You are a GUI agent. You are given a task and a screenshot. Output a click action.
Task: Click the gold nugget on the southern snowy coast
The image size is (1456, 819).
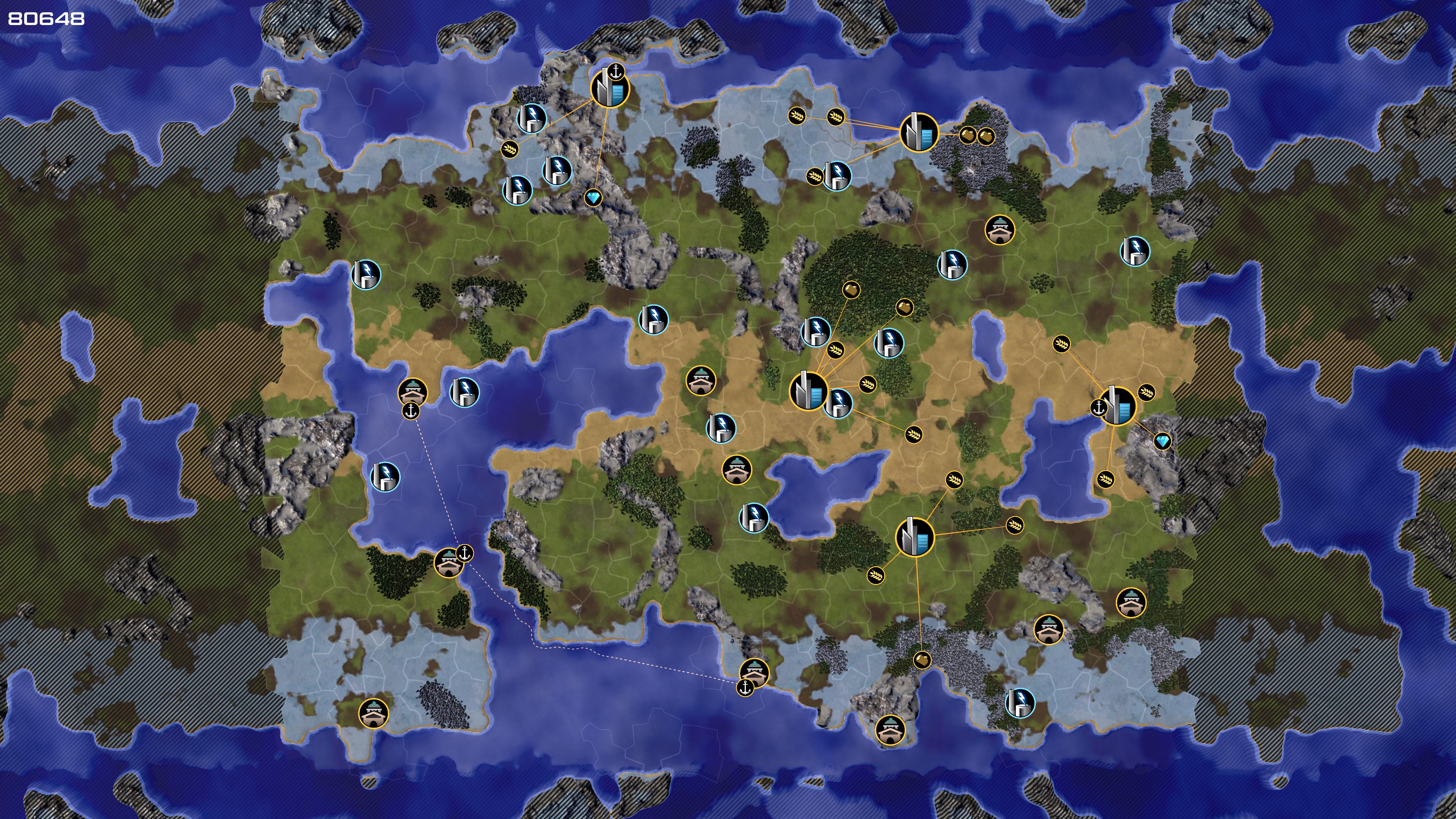[x=922, y=660]
